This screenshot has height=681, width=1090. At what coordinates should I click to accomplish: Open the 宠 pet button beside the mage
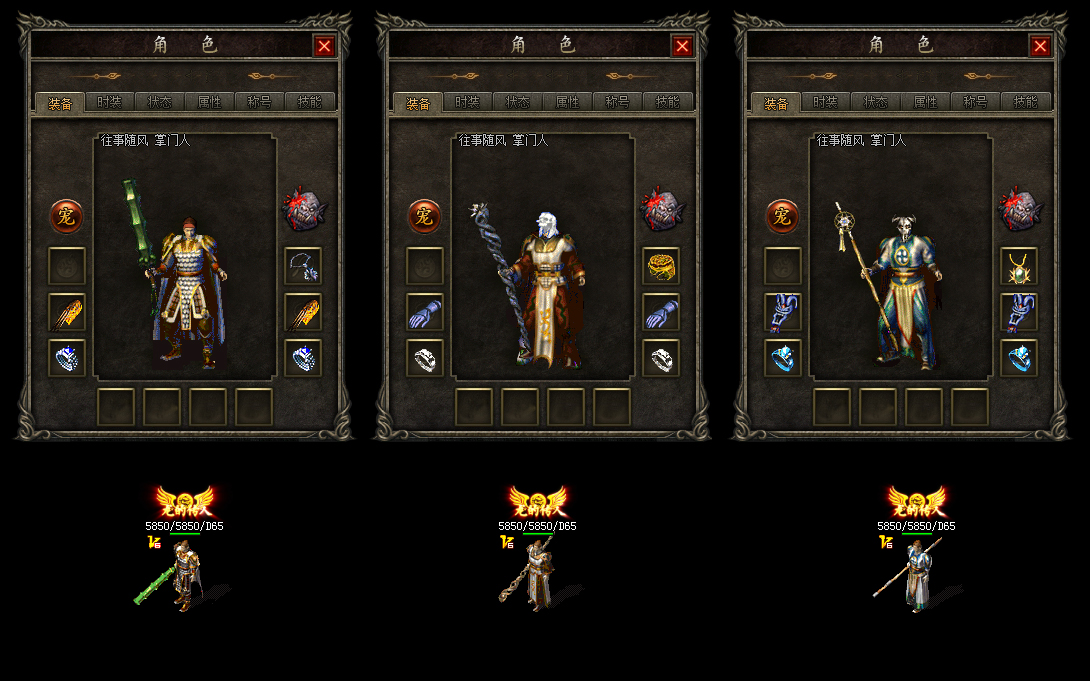(424, 216)
